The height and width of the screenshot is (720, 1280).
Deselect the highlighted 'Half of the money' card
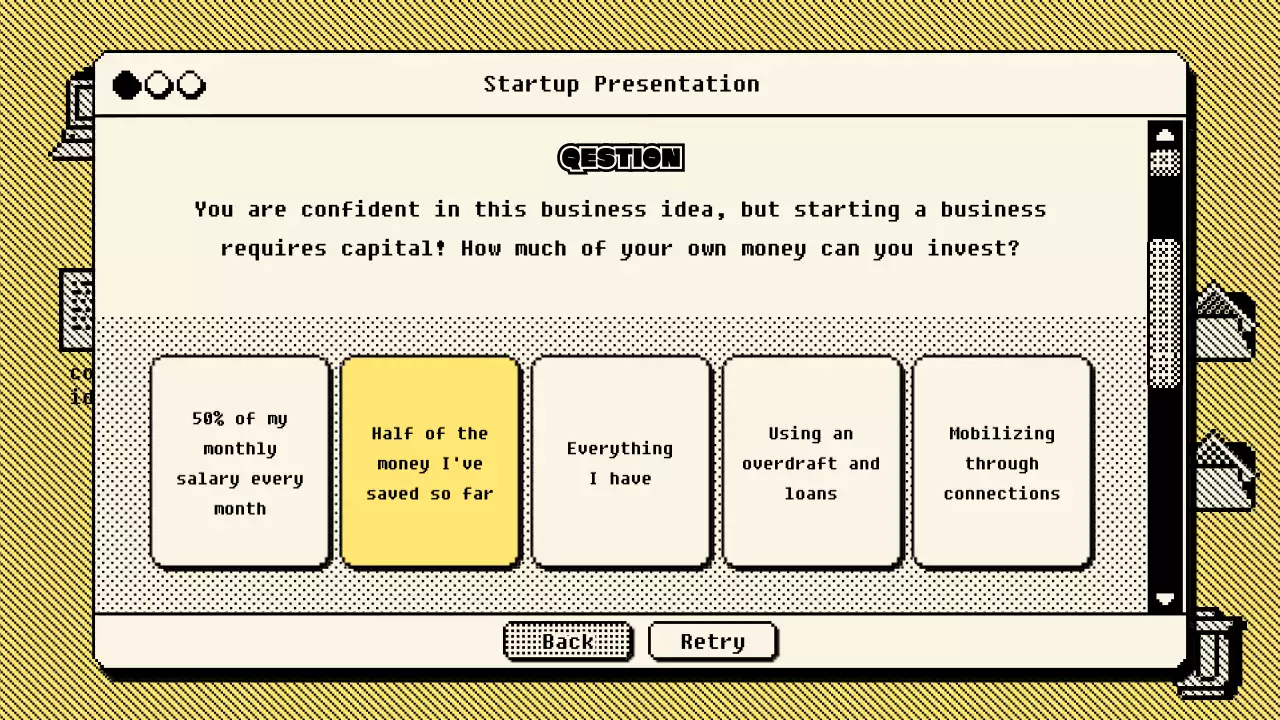[430, 462]
